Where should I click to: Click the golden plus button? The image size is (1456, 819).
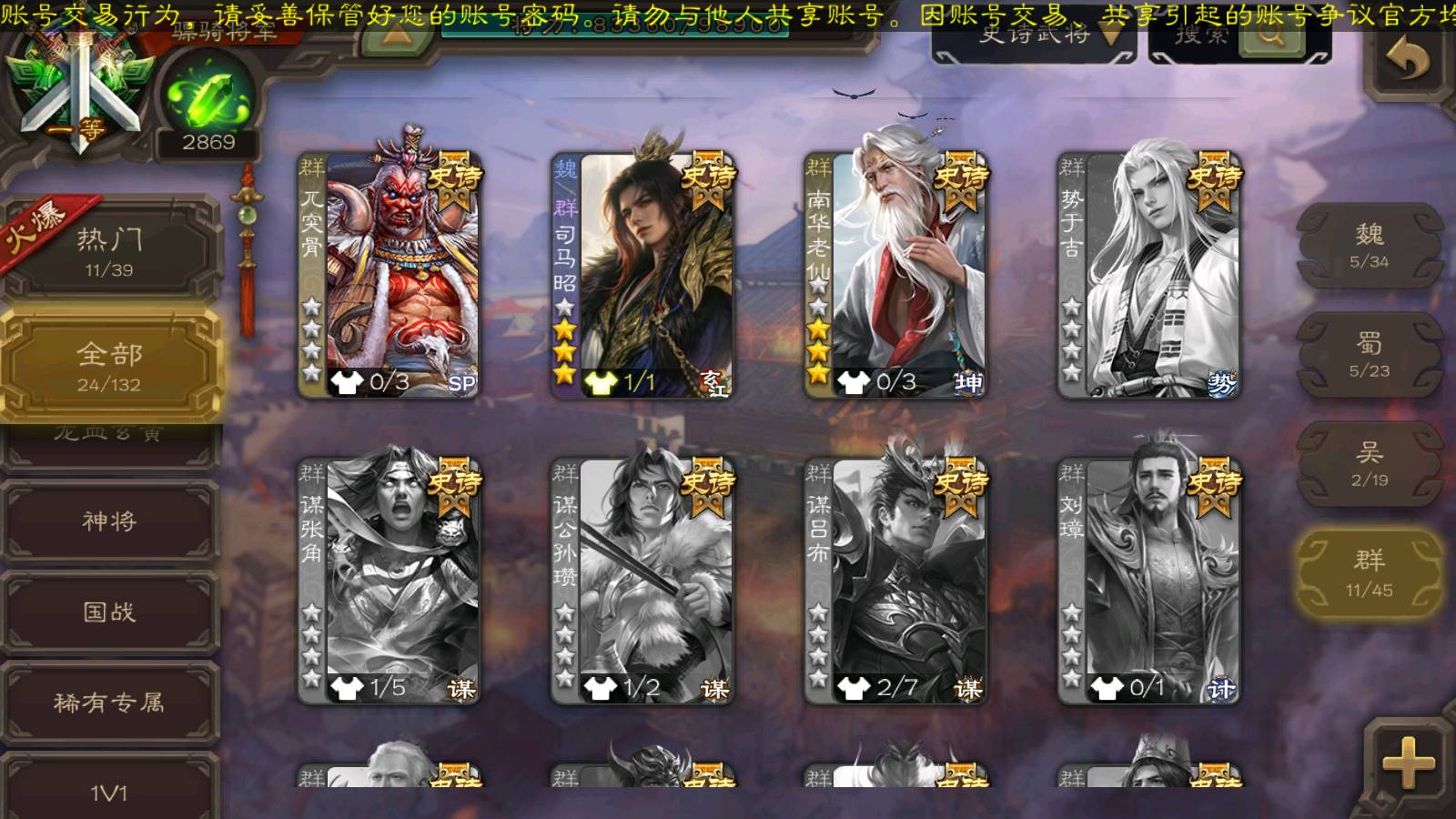1408,761
